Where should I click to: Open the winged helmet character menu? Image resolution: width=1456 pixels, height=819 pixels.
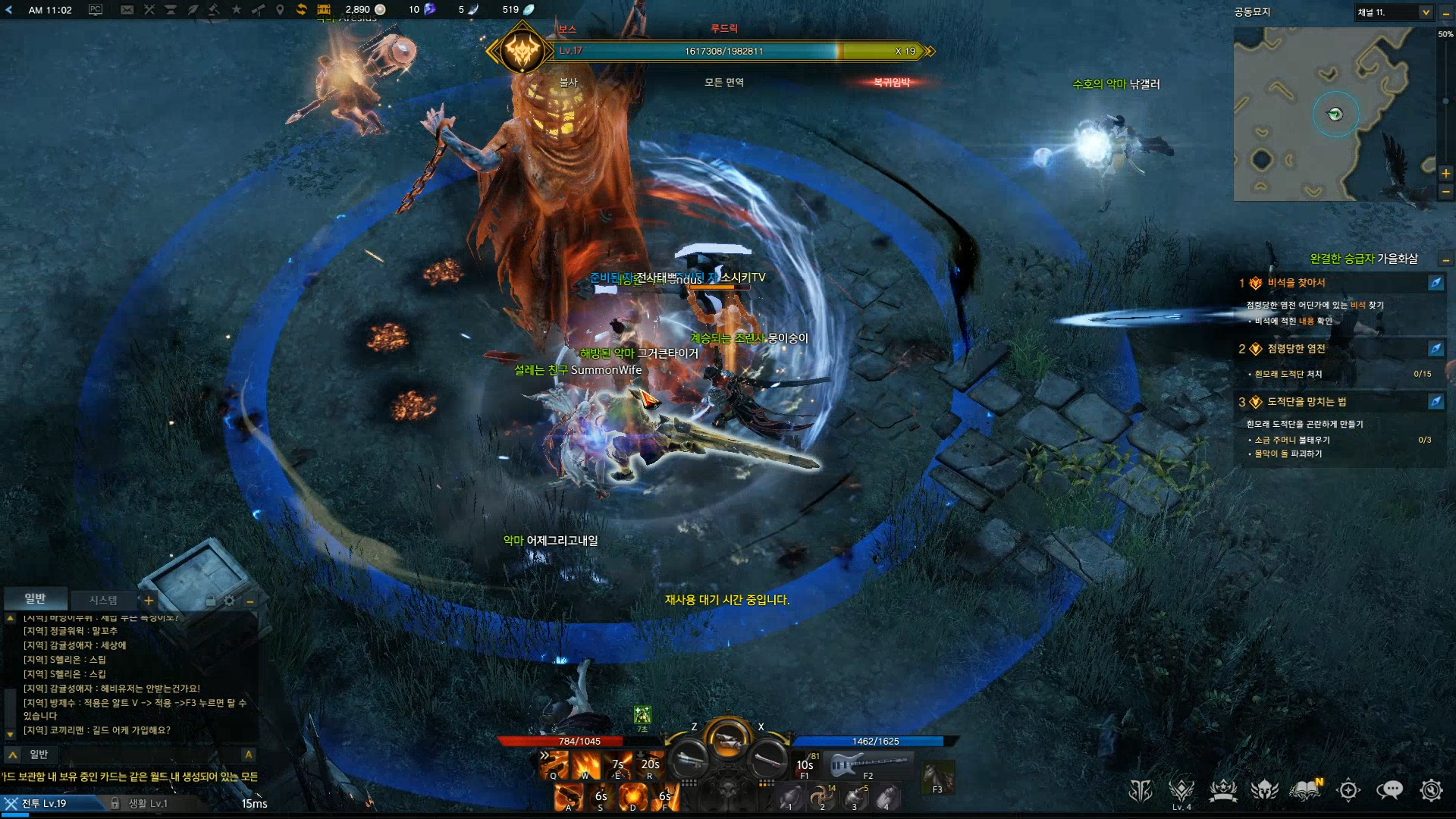1264,790
